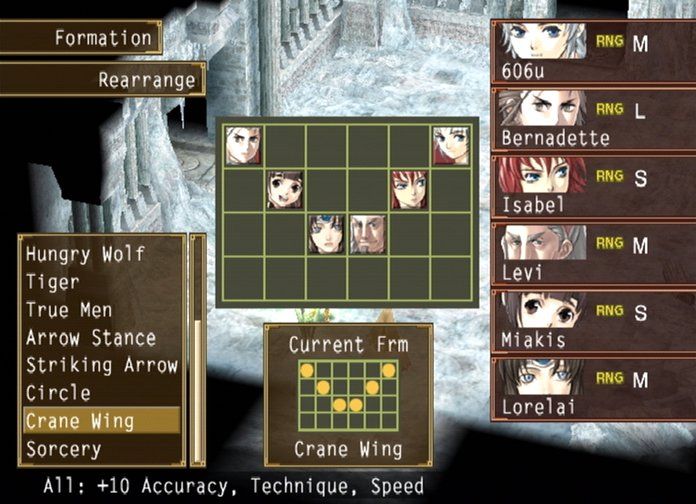The height and width of the screenshot is (504, 696).
Task: Choose Levi in the party roster
Action: 594,254
